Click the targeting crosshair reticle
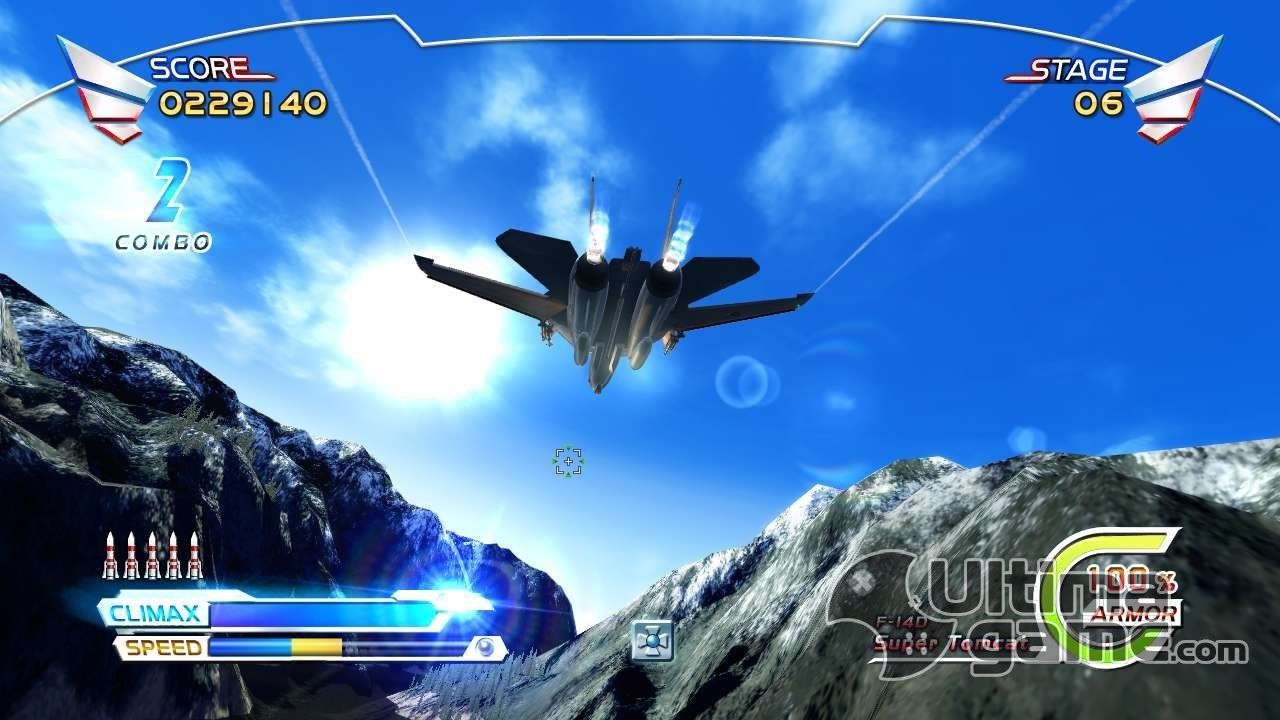This screenshot has height=720, width=1280. [568, 461]
